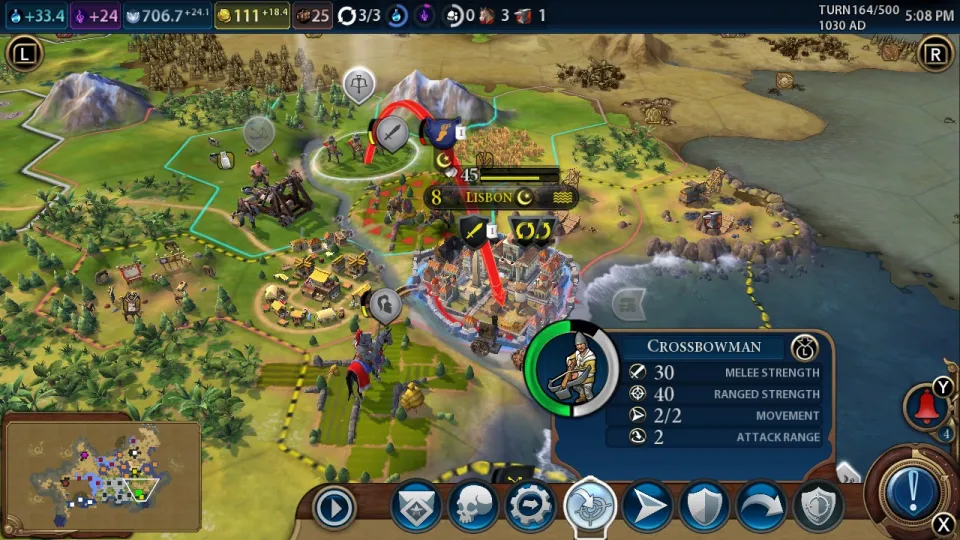960x540 pixels.
Task: Choose the move-to arrow action
Action: 647,507
